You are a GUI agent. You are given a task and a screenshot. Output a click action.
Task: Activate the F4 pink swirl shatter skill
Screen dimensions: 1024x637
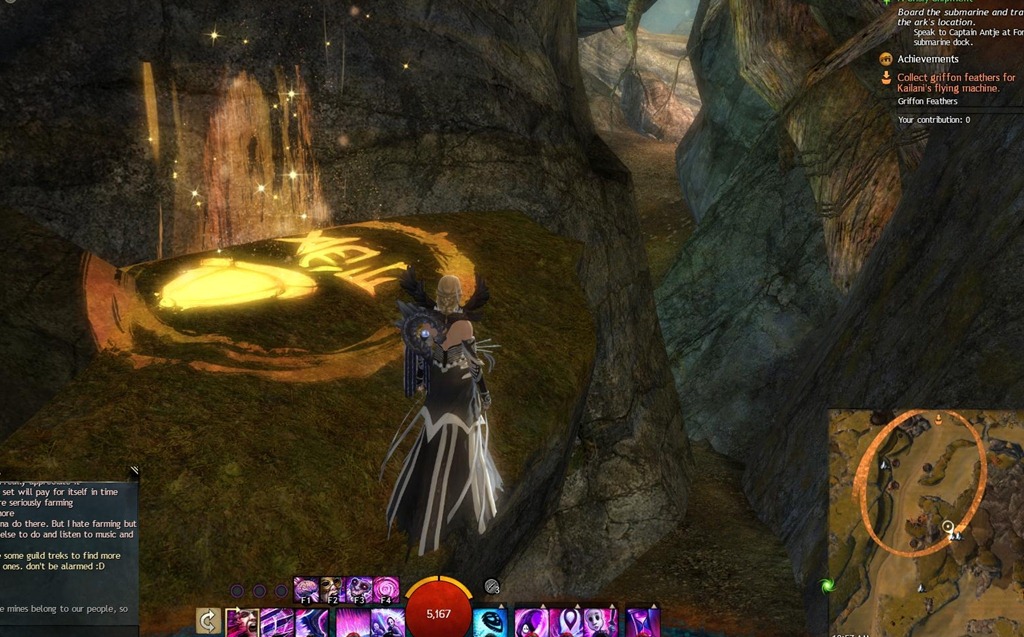click(386, 589)
